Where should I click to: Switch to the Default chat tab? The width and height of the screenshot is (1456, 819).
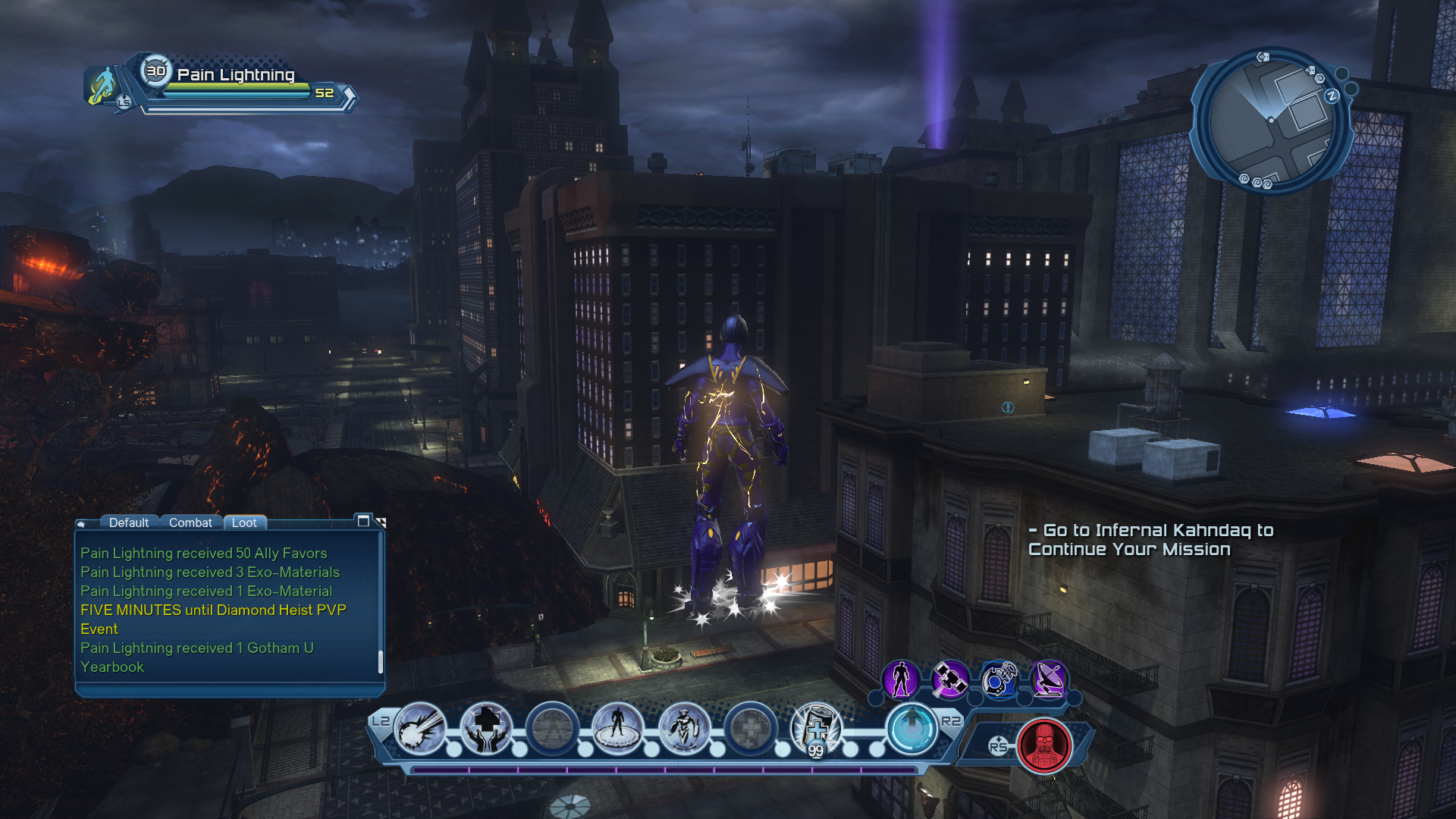[x=128, y=522]
